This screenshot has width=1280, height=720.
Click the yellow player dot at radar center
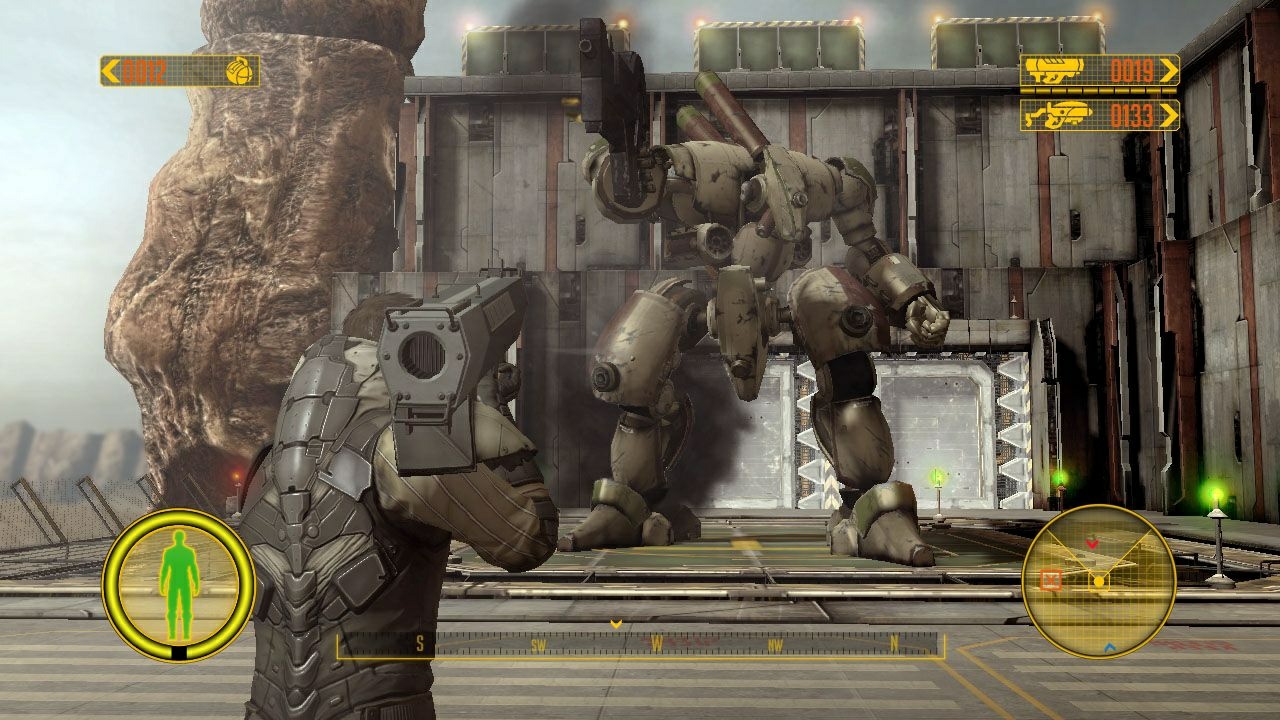pos(1099,580)
